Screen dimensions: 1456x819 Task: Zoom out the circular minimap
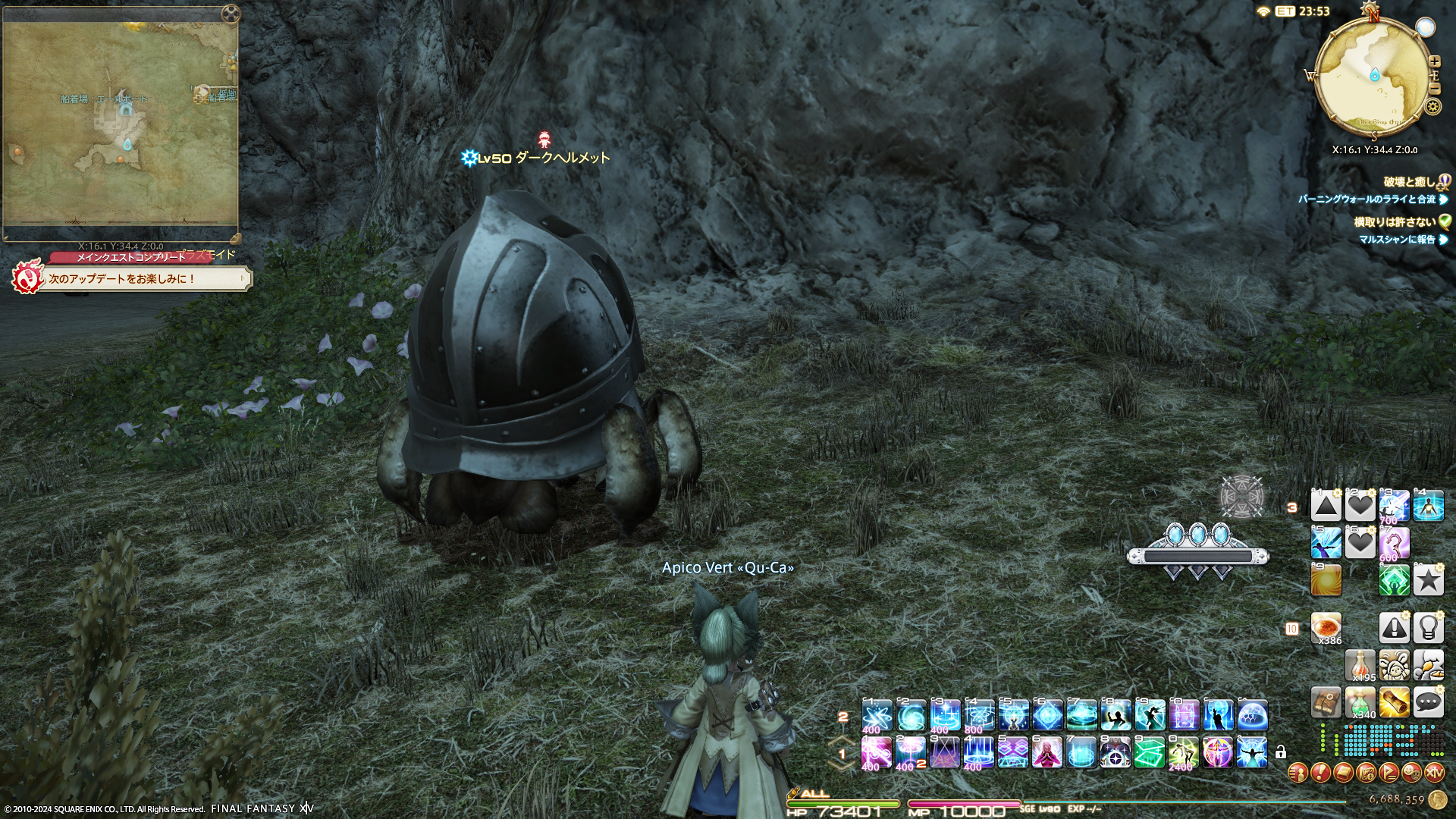click(1434, 88)
